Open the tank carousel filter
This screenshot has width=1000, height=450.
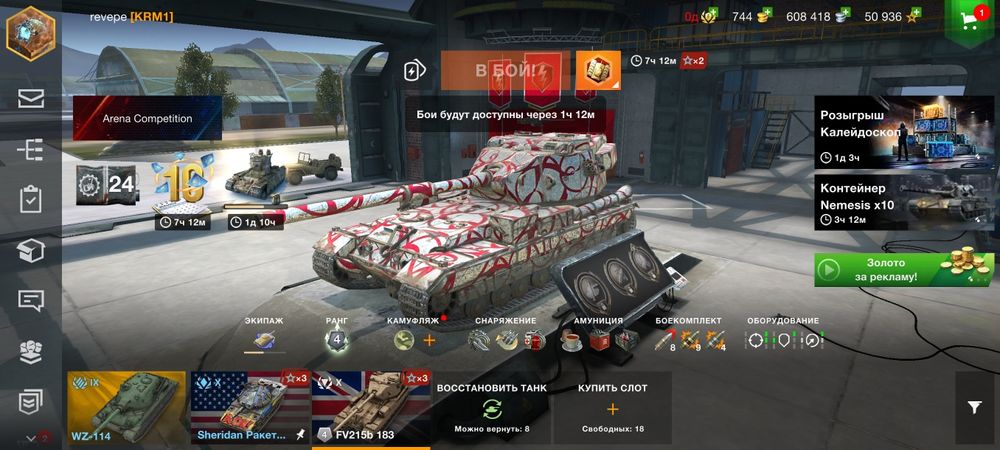coord(975,407)
